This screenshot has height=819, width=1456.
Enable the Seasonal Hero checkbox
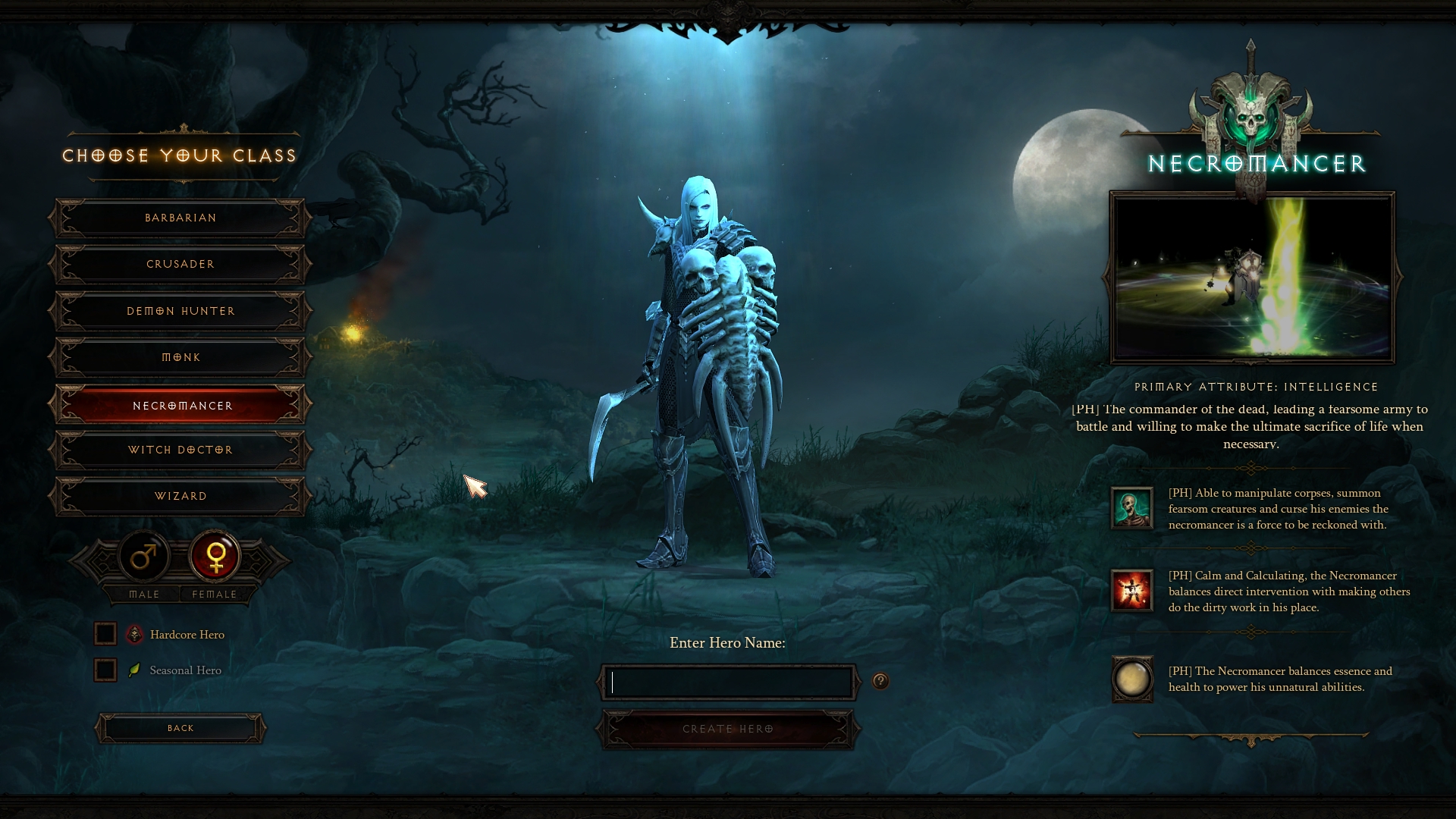105,670
